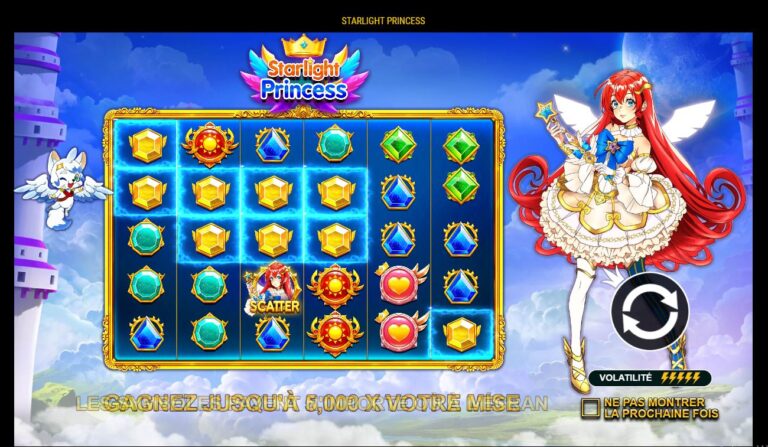Tick the Ne pas montrer la prochaine fois checkbox
The image size is (768, 447).
pyautogui.click(x=590, y=407)
